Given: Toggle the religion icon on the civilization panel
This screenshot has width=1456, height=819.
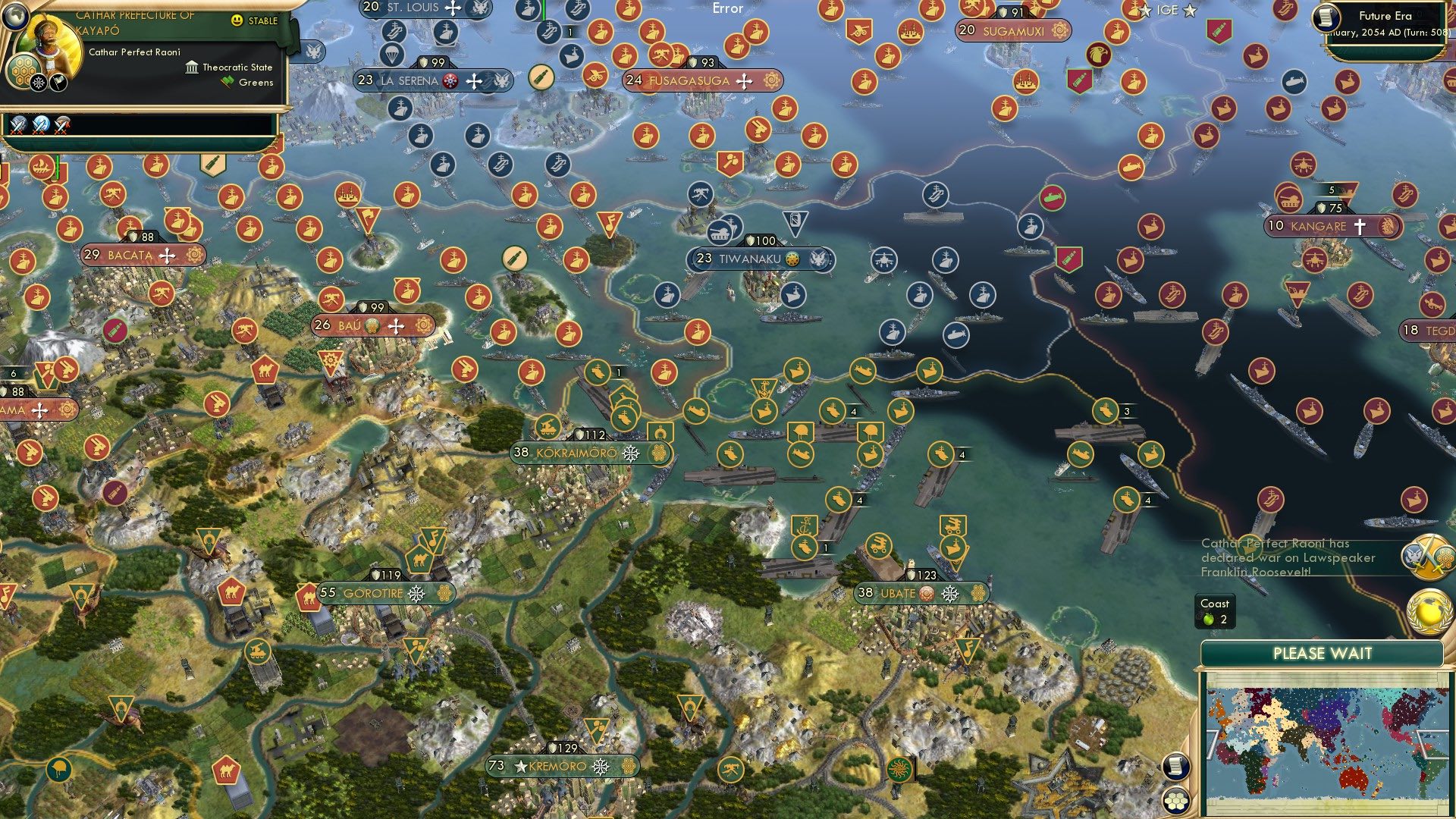Looking at the screenshot, I should pyautogui.click(x=39, y=83).
